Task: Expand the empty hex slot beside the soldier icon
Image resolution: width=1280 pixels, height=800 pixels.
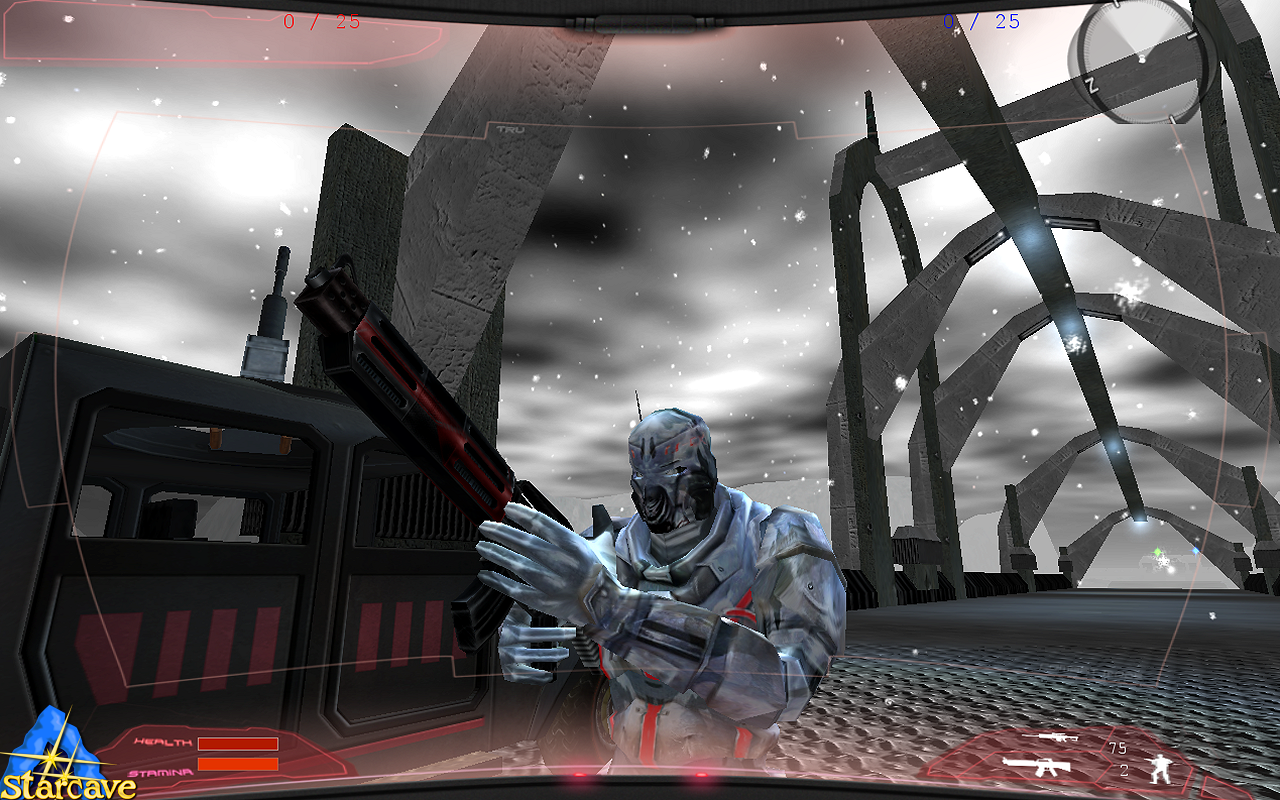Action: click(1233, 790)
